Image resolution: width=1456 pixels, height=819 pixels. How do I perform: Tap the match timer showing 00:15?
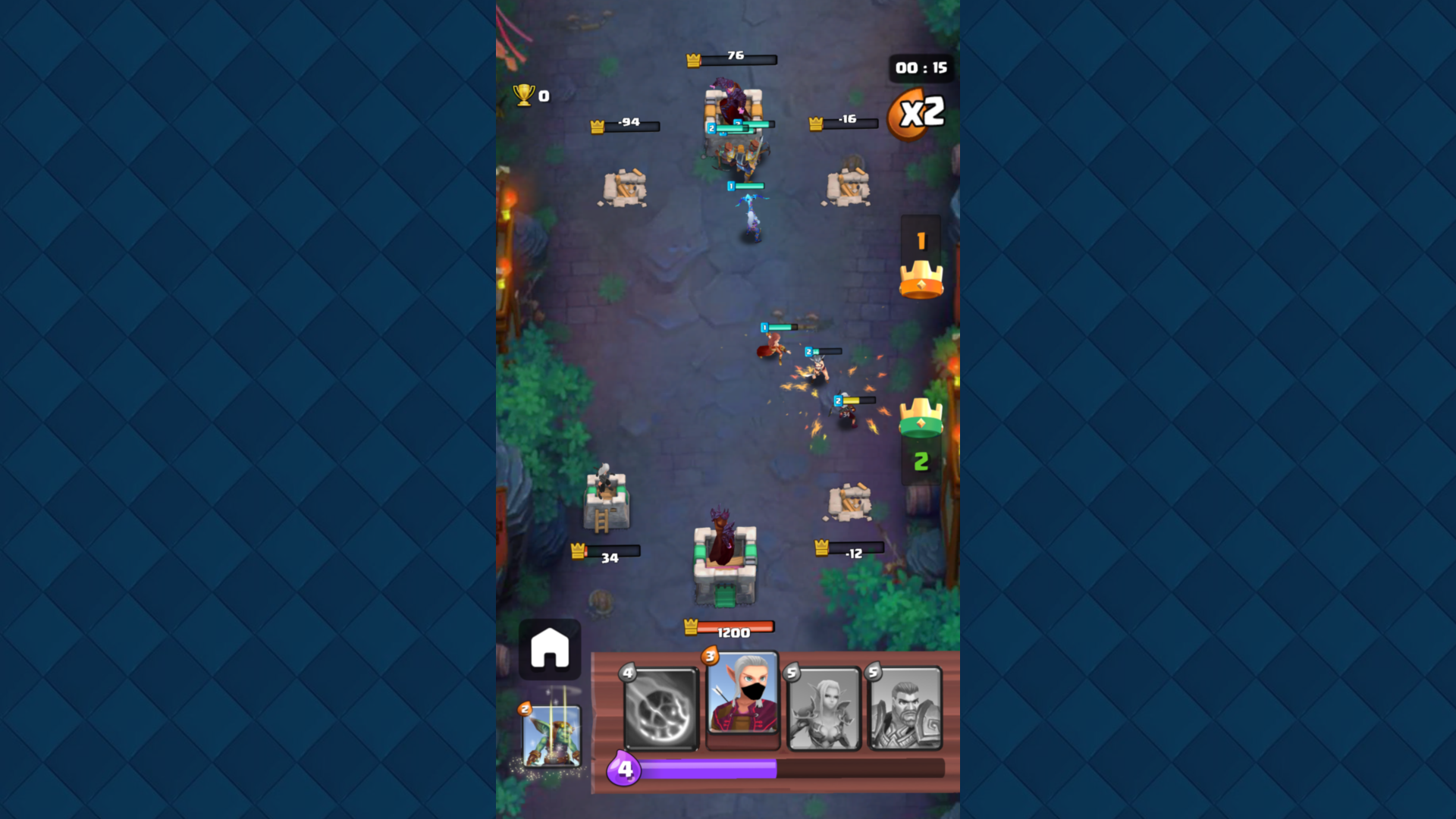pos(920,68)
